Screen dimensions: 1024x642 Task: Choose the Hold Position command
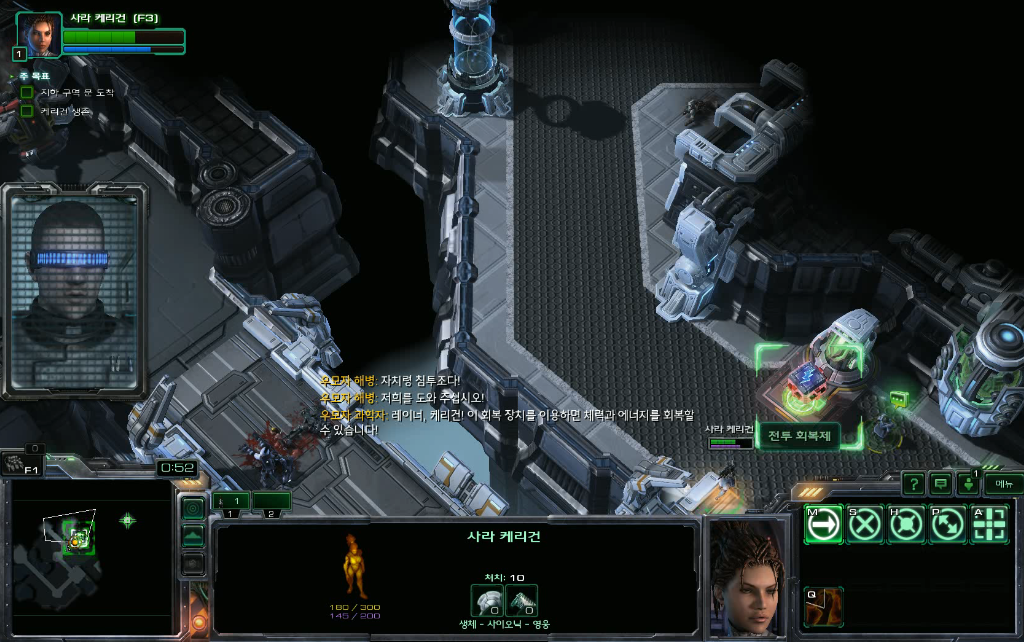906,525
